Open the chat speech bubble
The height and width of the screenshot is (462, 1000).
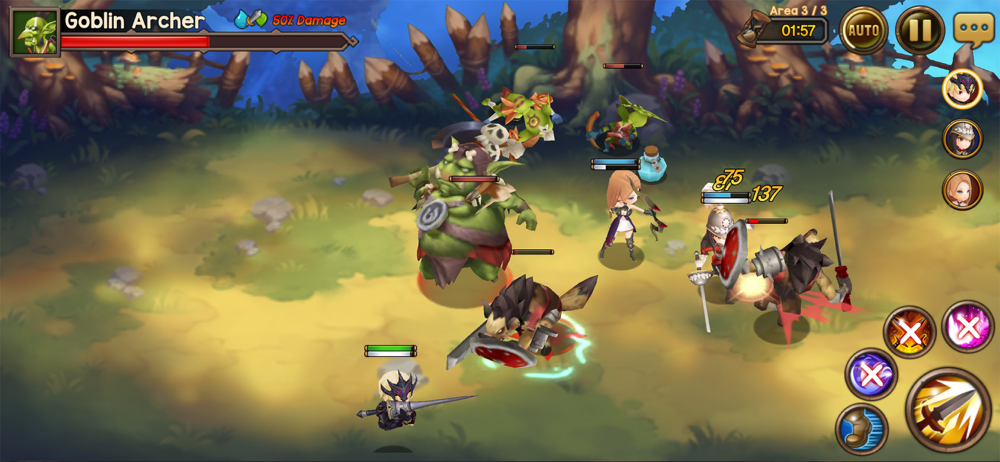(973, 28)
